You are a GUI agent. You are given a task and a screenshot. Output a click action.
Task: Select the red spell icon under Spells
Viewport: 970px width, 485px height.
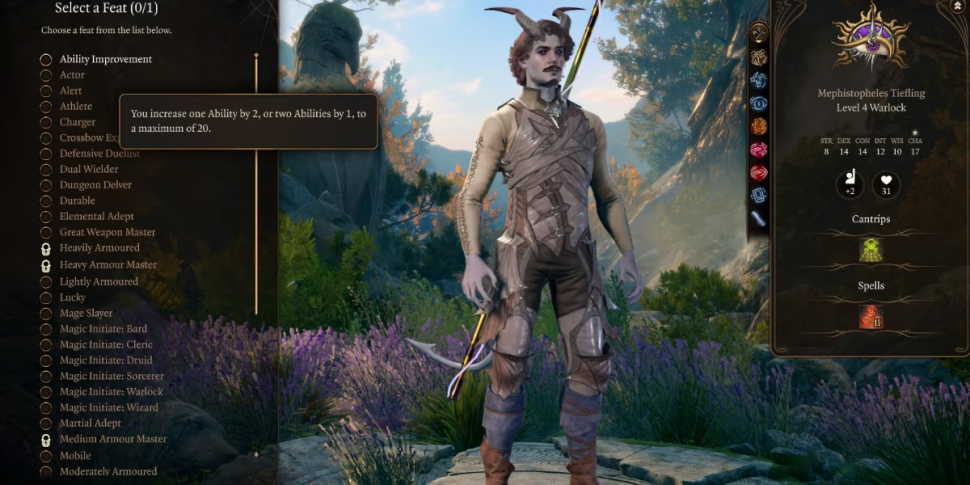[x=871, y=317]
